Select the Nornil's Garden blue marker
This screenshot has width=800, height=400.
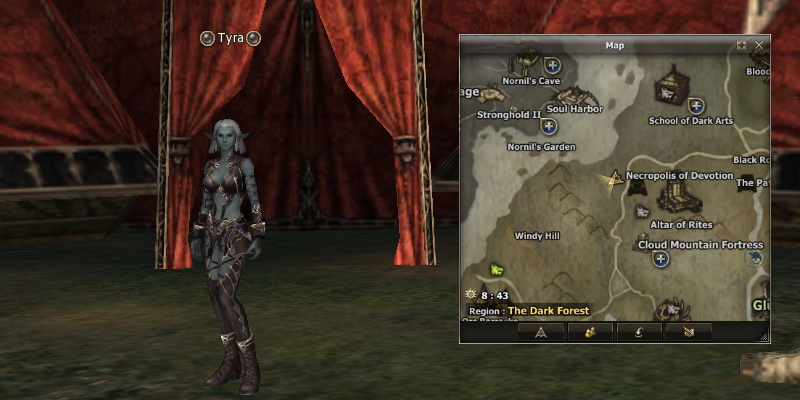coord(549,127)
